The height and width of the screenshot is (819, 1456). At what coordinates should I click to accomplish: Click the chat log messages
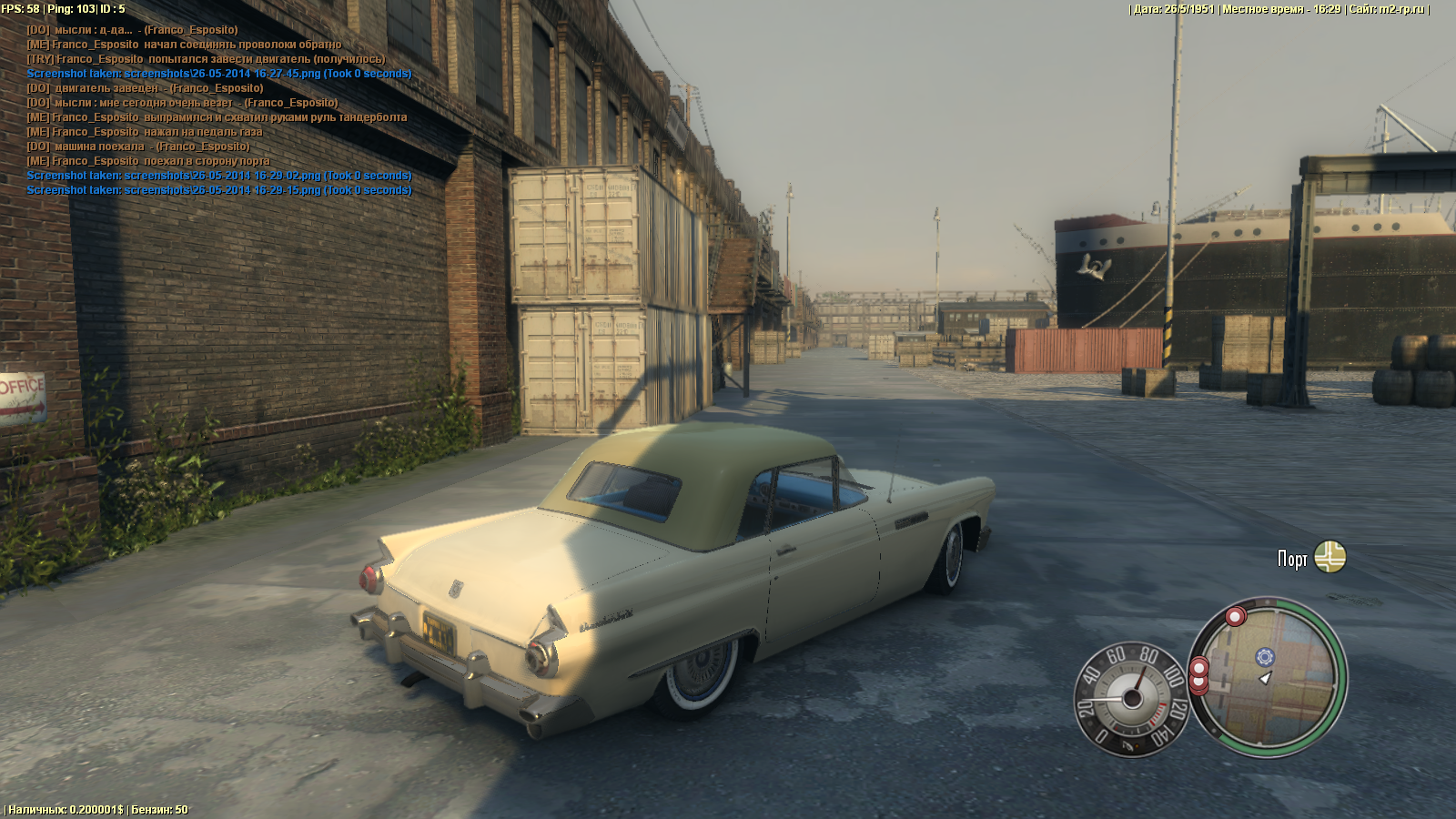coord(218,110)
